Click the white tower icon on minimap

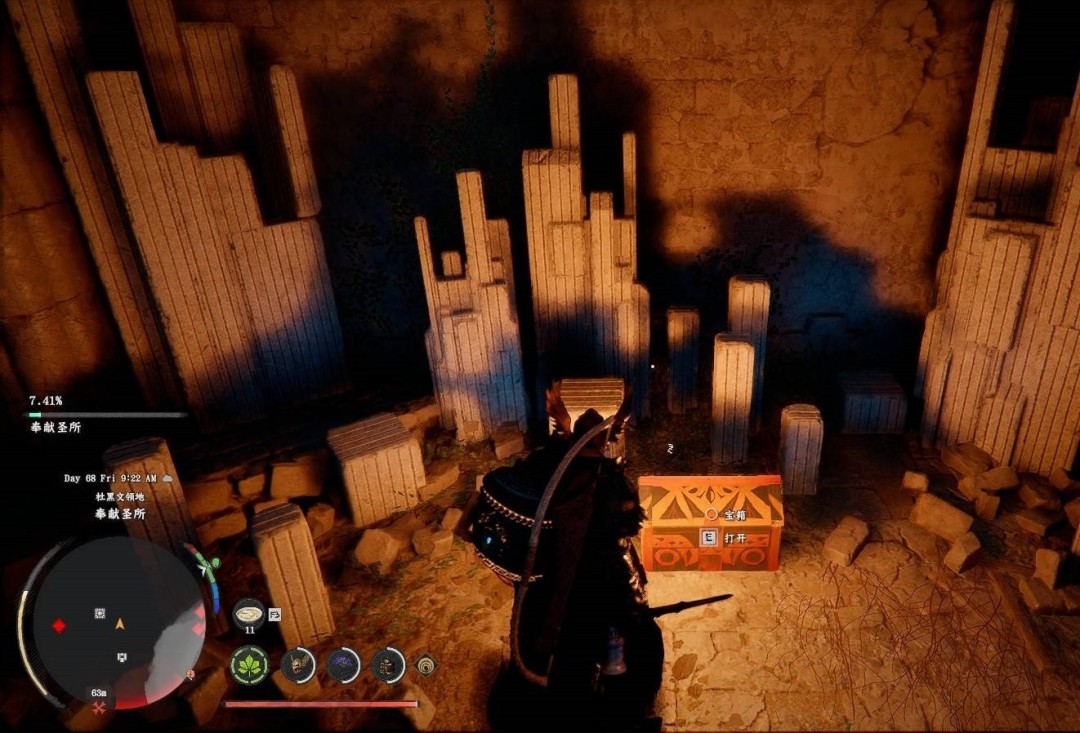click(122, 657)
